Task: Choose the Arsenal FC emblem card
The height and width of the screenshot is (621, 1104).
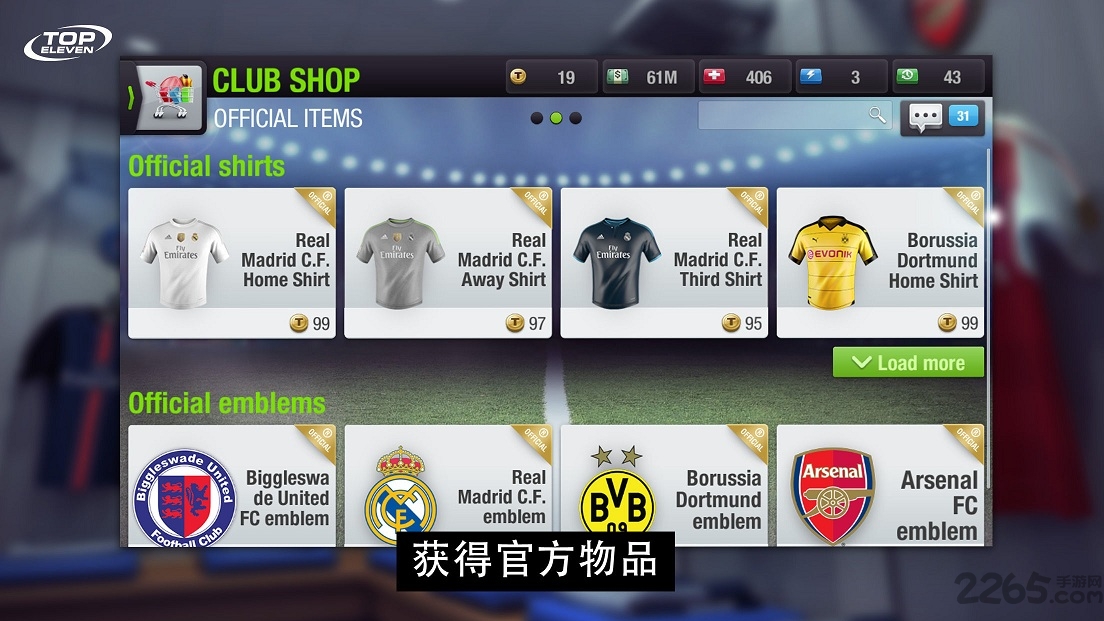Action: 880,487
